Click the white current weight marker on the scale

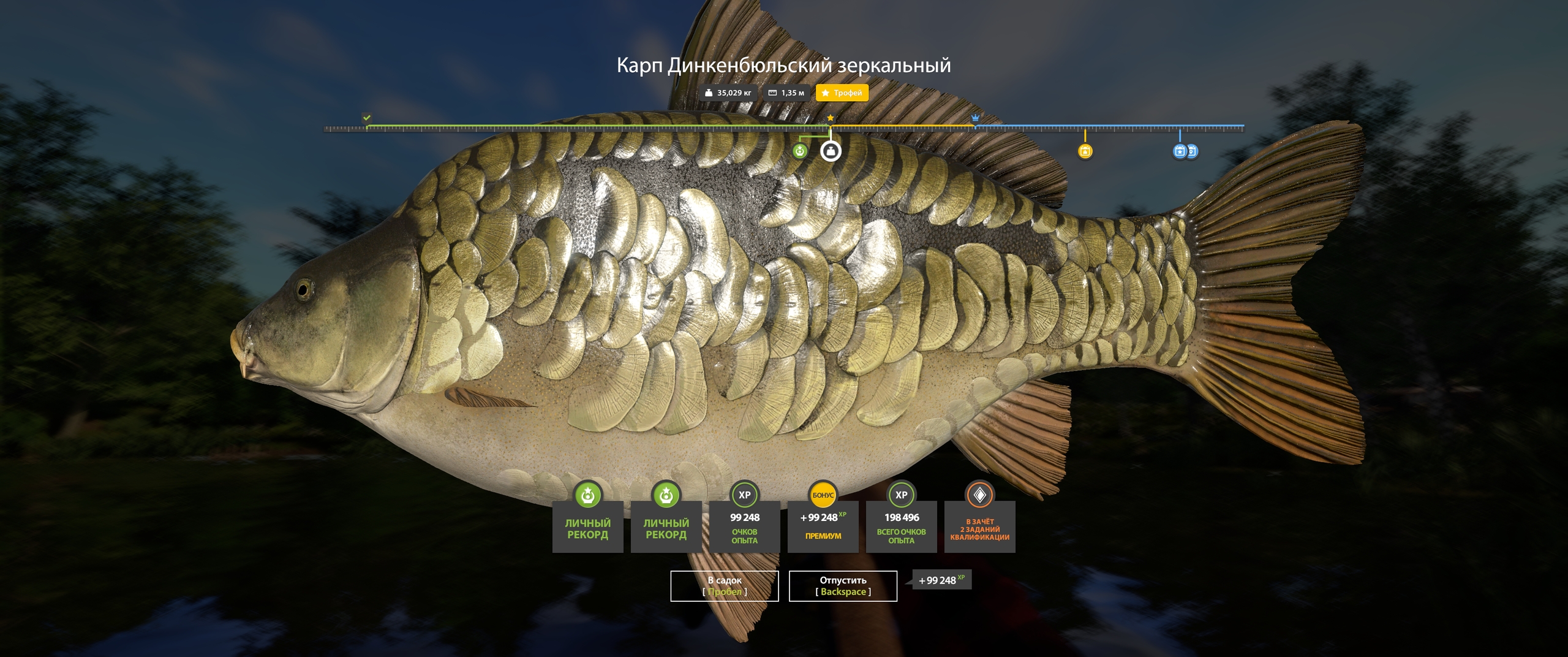pos(831,151)
